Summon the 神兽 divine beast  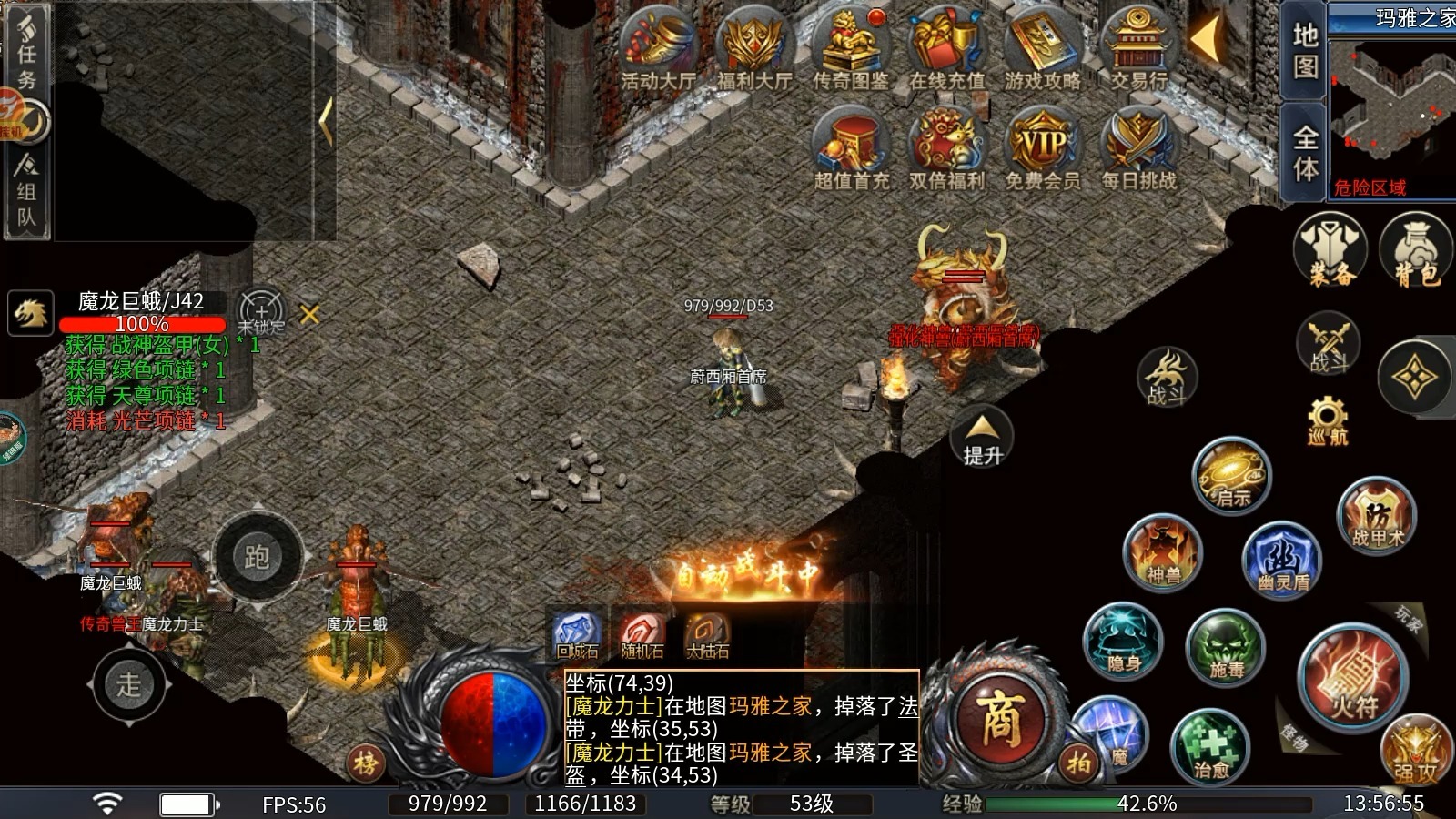point(1163,552)
